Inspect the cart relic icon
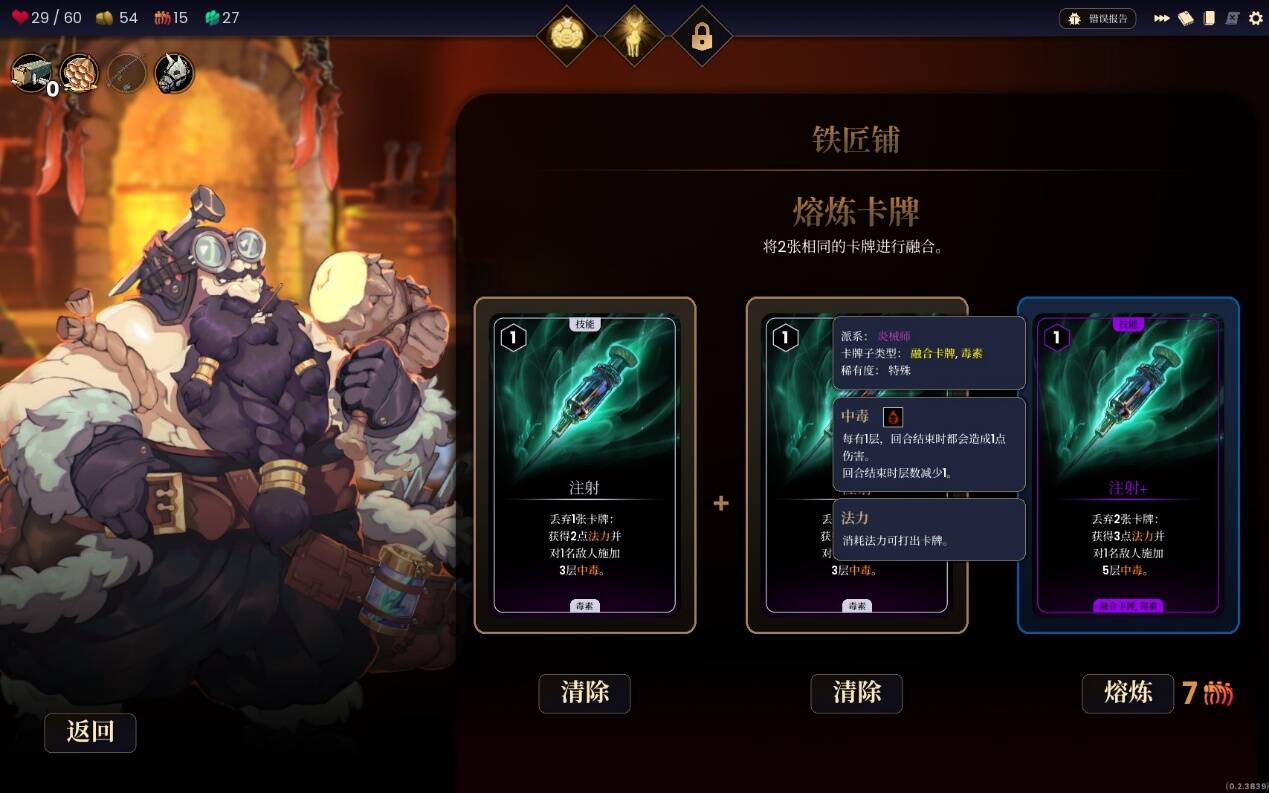The height and width of the screenshot is (793, 1269). [30, 73]
